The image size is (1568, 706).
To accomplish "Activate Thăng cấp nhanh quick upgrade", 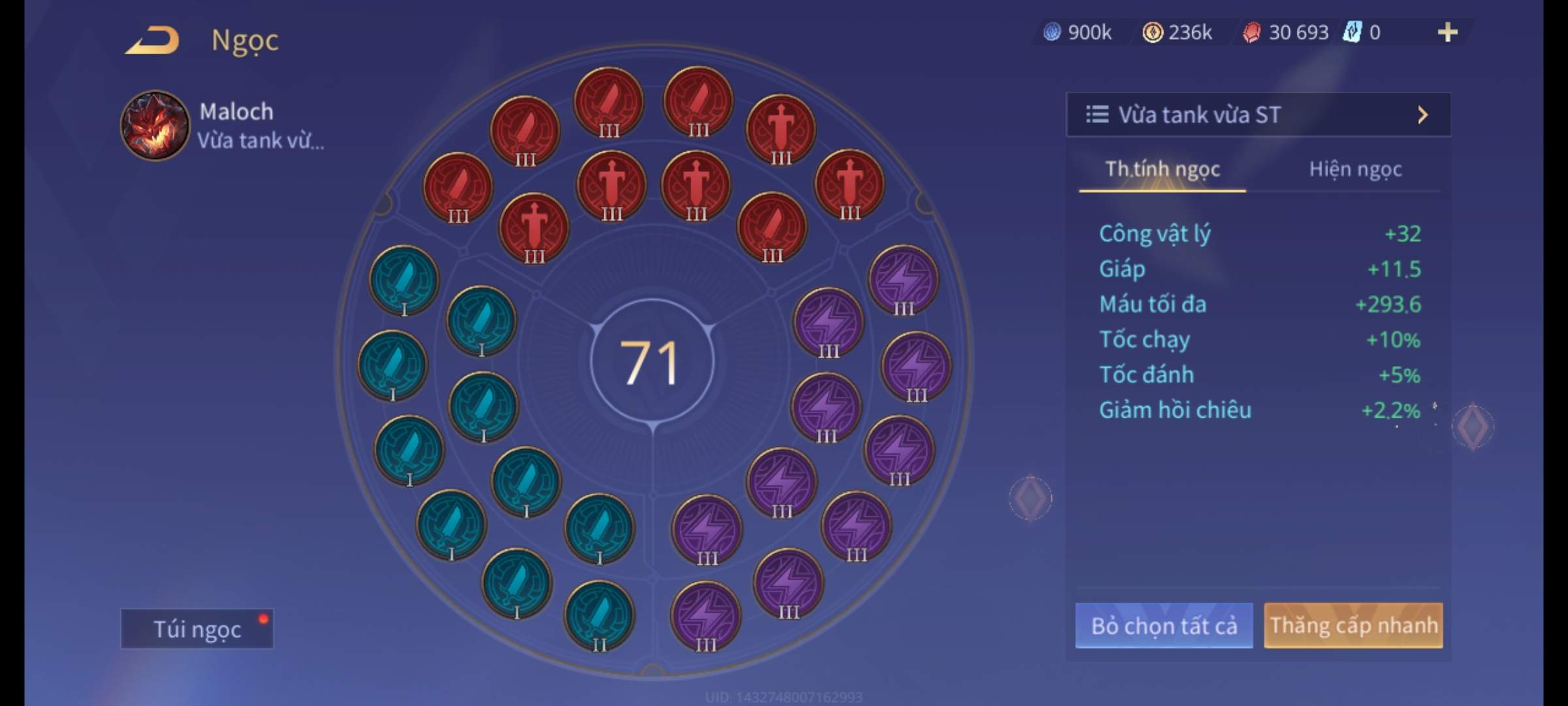I will click(1353, 626).
